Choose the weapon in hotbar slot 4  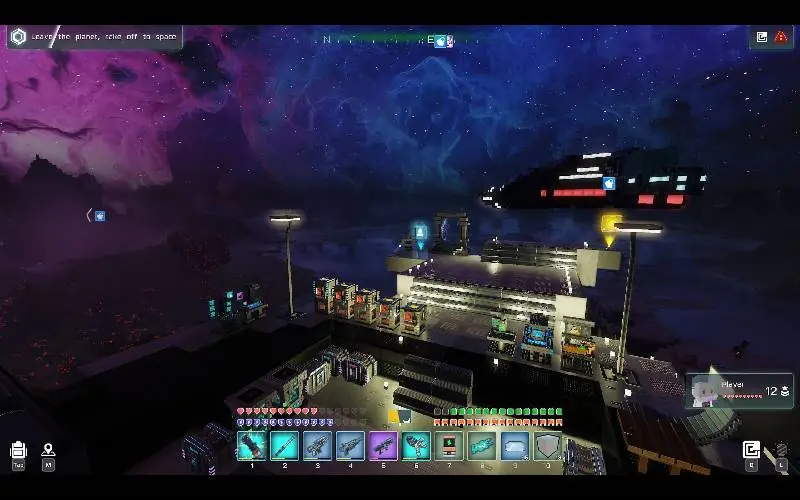[350, 445]
